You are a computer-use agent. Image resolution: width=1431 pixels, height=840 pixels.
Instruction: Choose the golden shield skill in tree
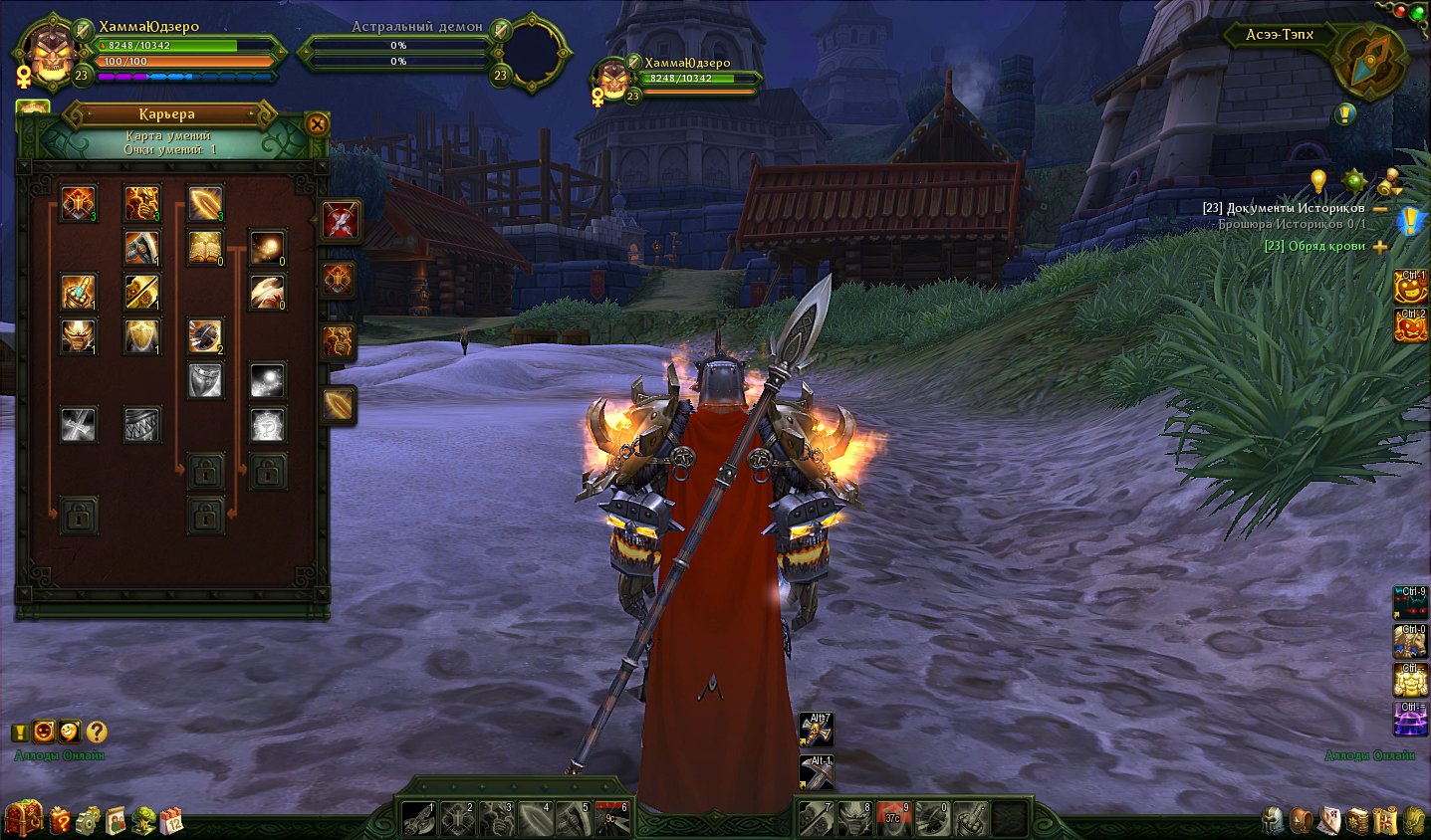141,336
